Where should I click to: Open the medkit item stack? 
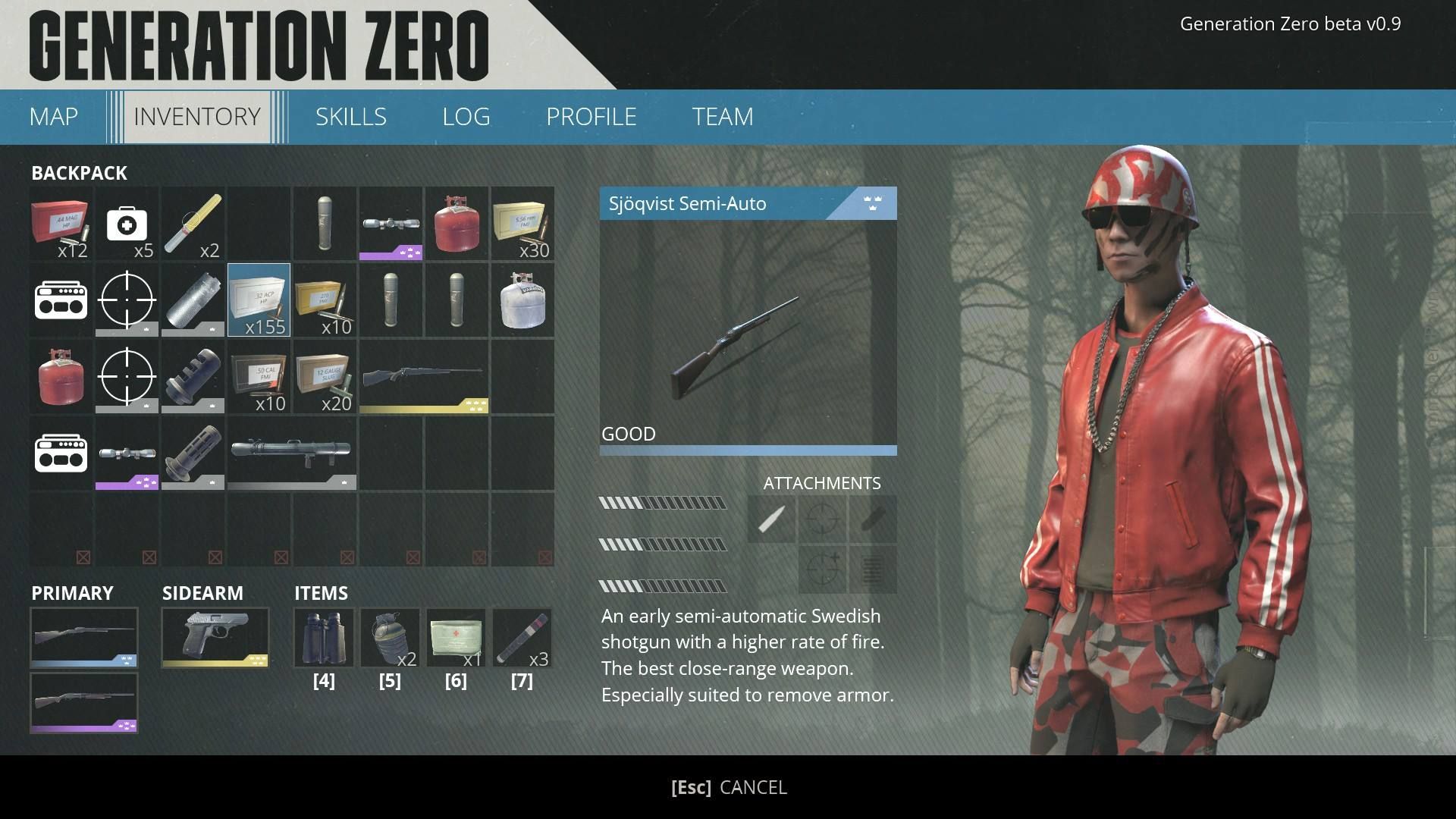(127, 224)
